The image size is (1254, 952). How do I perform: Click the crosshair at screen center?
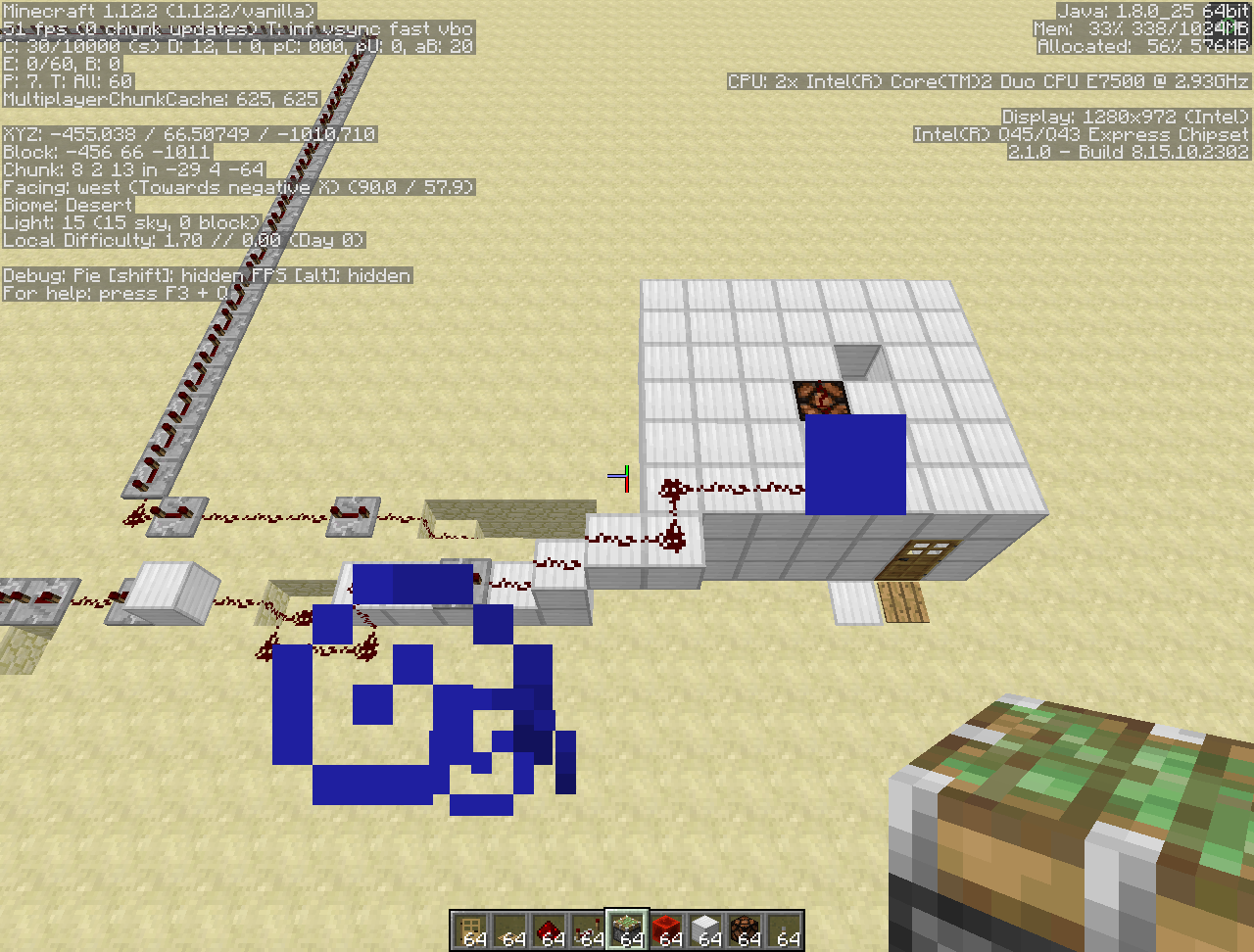(x=624, y=476)
